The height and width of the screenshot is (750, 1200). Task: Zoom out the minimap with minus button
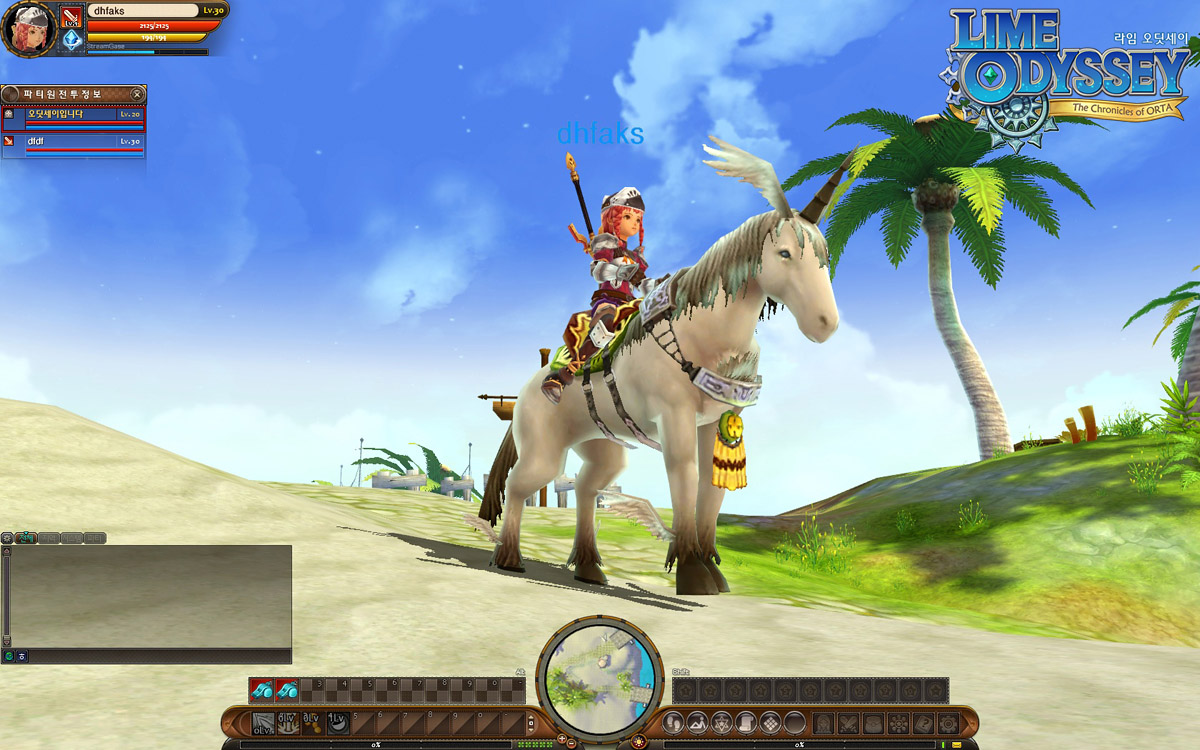click(574, 741)
